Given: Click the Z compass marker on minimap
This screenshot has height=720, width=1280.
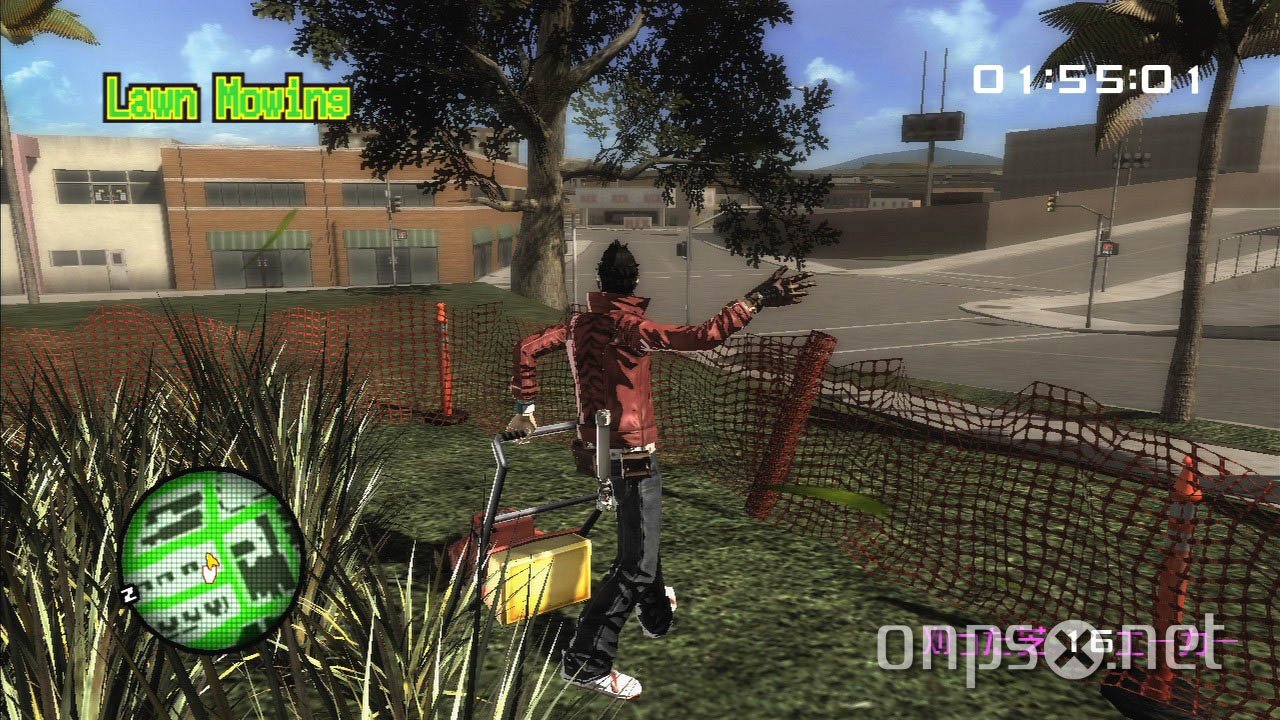Looking at the screenshot, I should click(130, 592).
